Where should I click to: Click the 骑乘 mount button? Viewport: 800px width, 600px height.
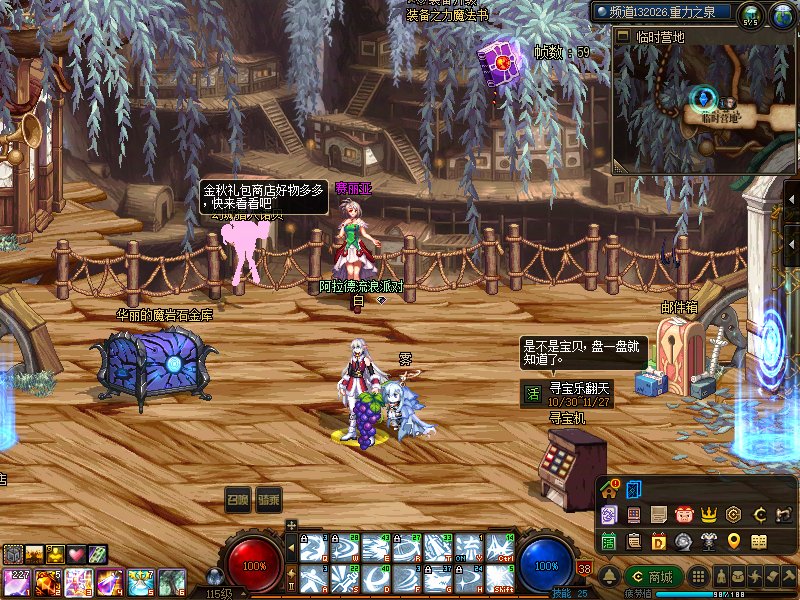click(x=267, y=502)
